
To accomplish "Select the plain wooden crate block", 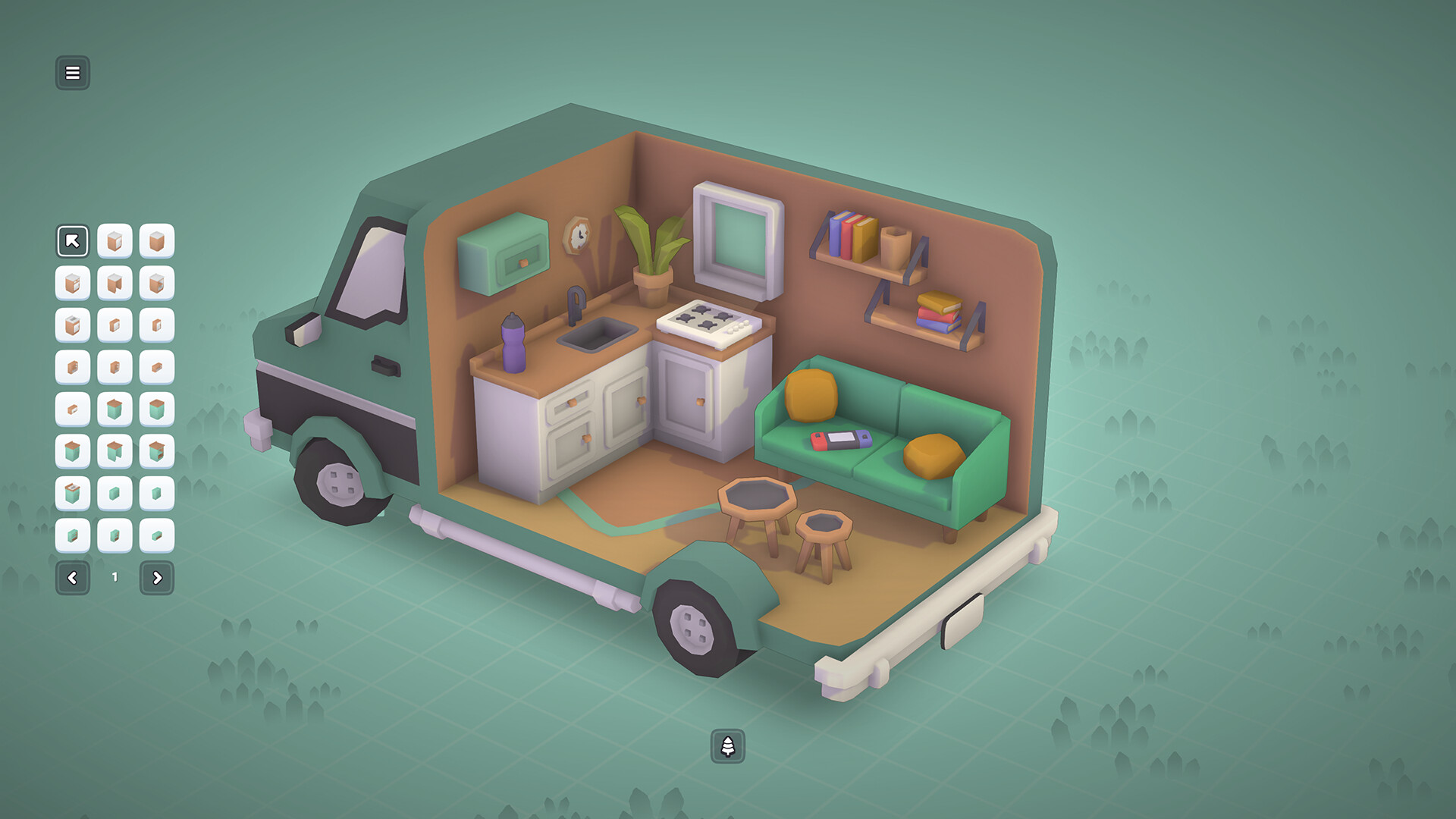I will (156, 241).
